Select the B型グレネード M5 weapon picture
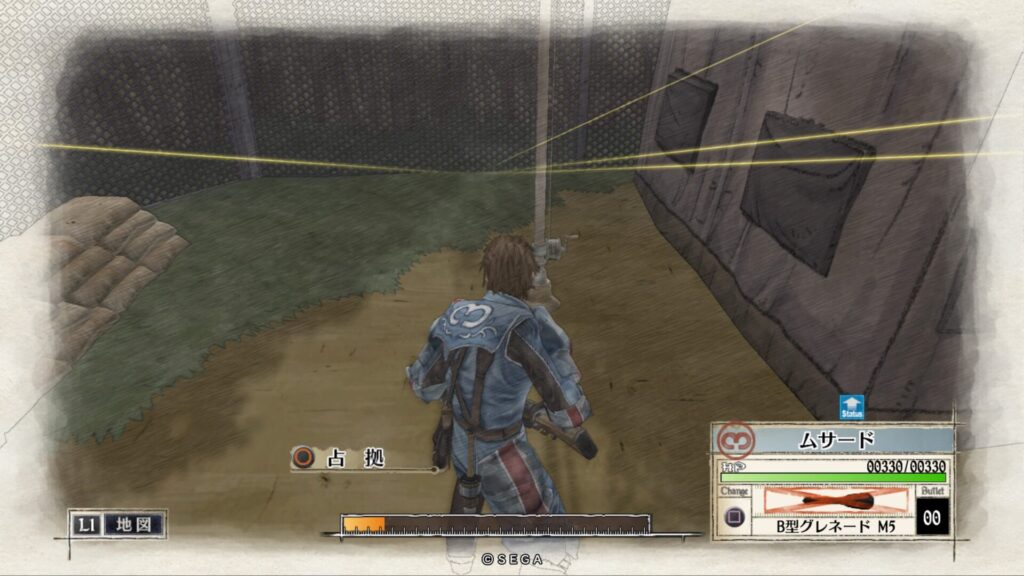This screenshot has height=576, width=1024. (x=836, y=500)
